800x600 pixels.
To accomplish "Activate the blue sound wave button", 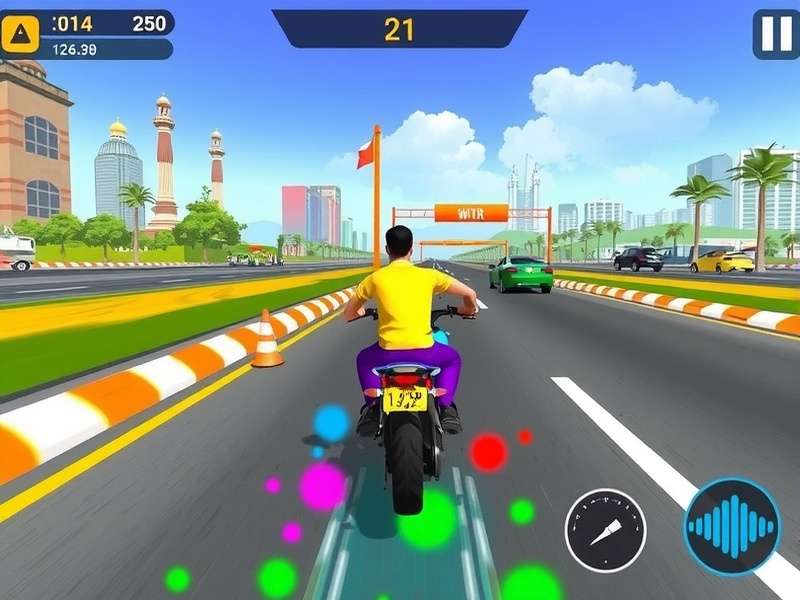I will pos(732,526).
